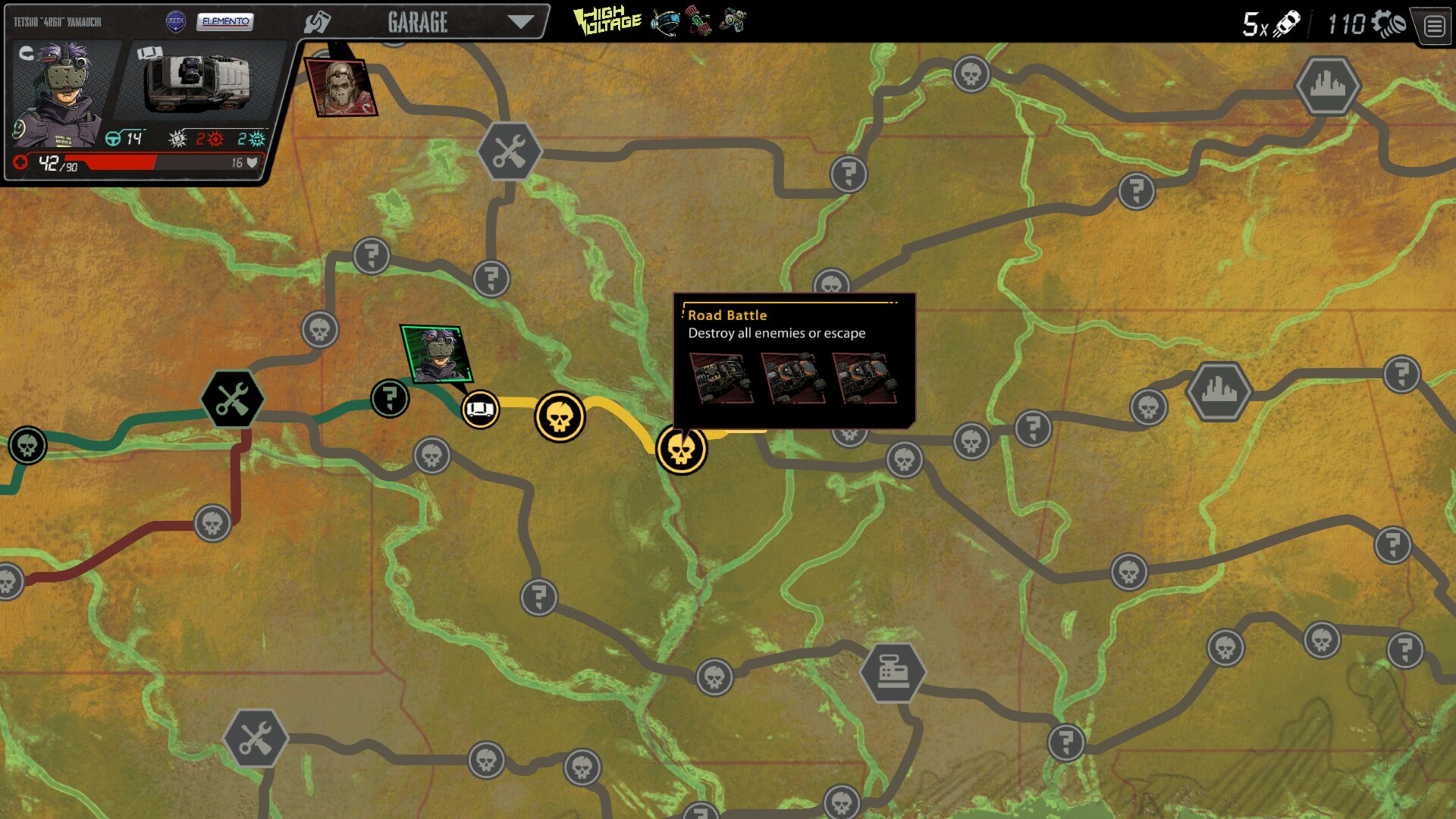Open the Garage dropdown arrow
This screenshot has width=1456, height=819.
[520, 22]
